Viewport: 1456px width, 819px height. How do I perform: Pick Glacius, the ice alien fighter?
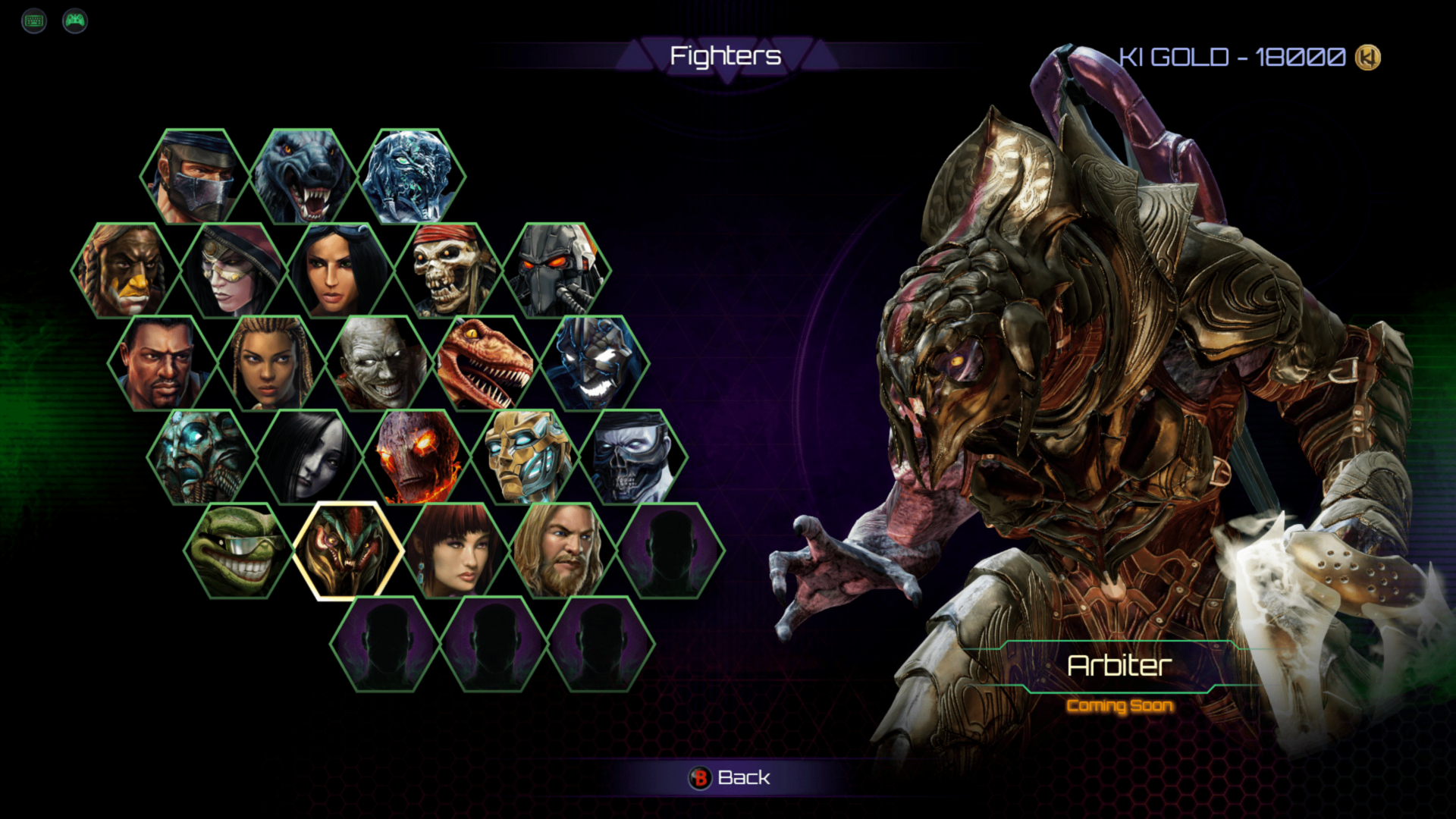pos(411,177)
